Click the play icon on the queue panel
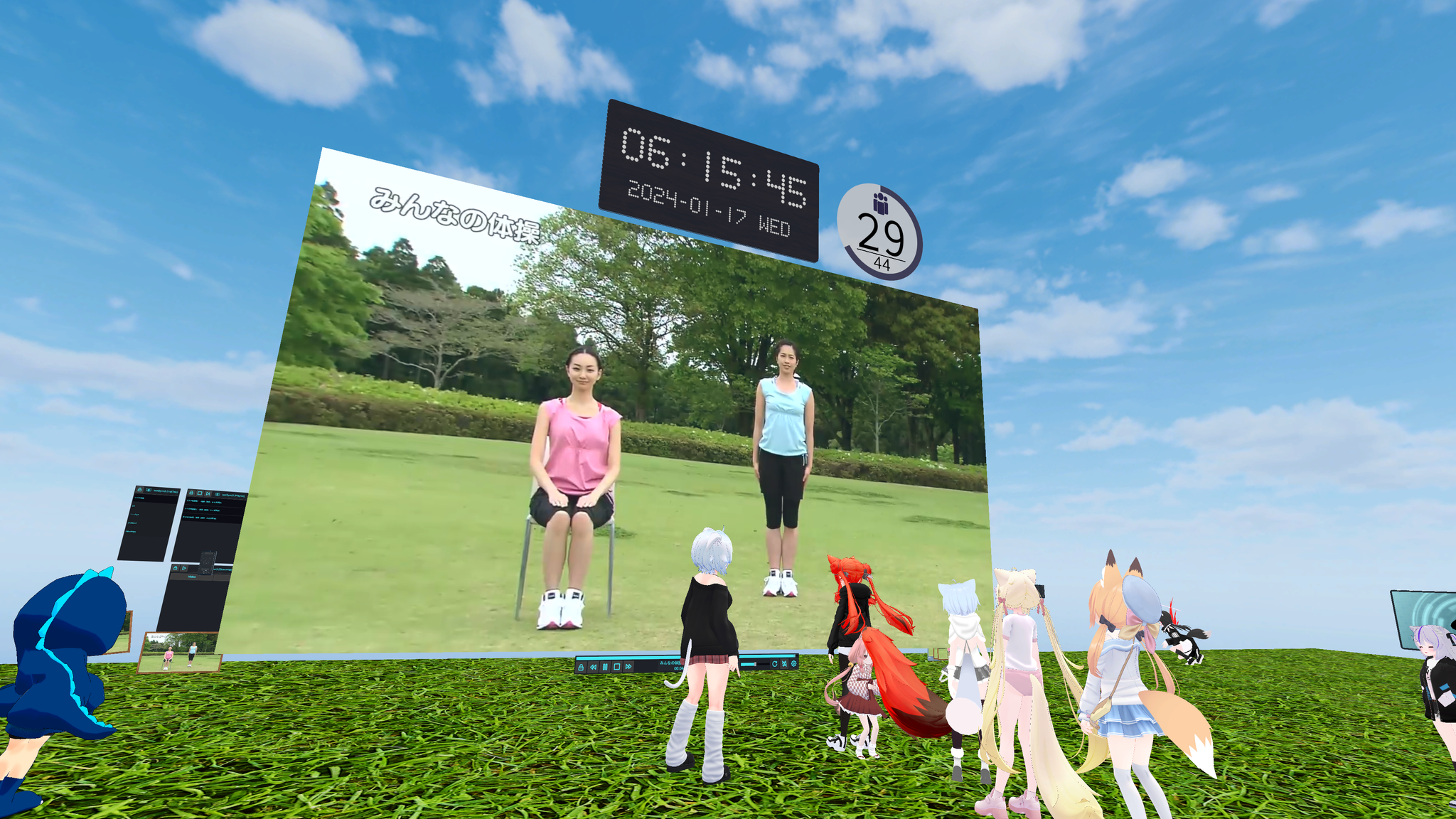The image size is (1456, 819). pyautogui.click(x=184, y=568)
